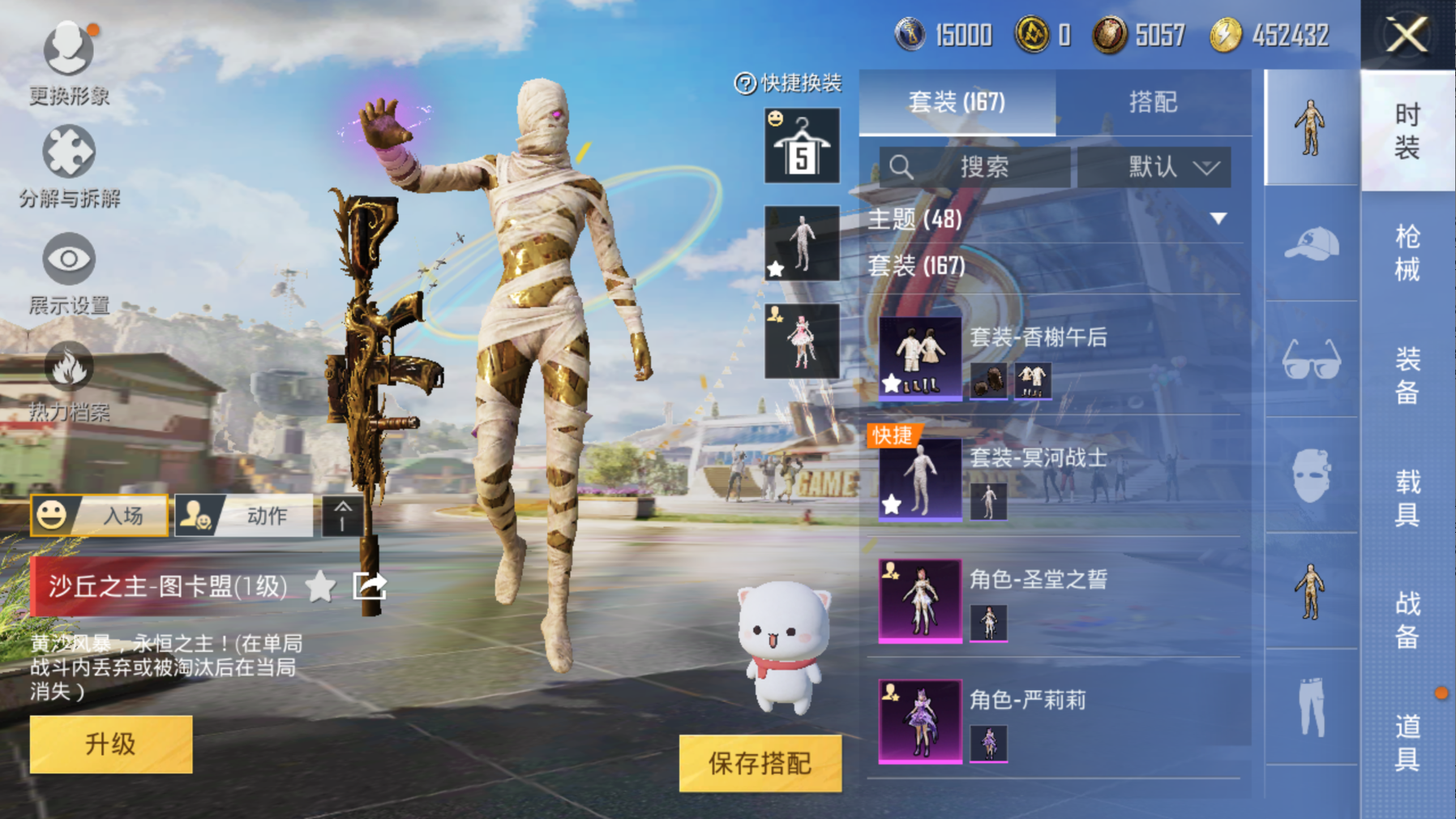This screenshot has width=1456, height=819.
Task: Click the yellow 升级 upgrade button
Action: pos(111,744)
